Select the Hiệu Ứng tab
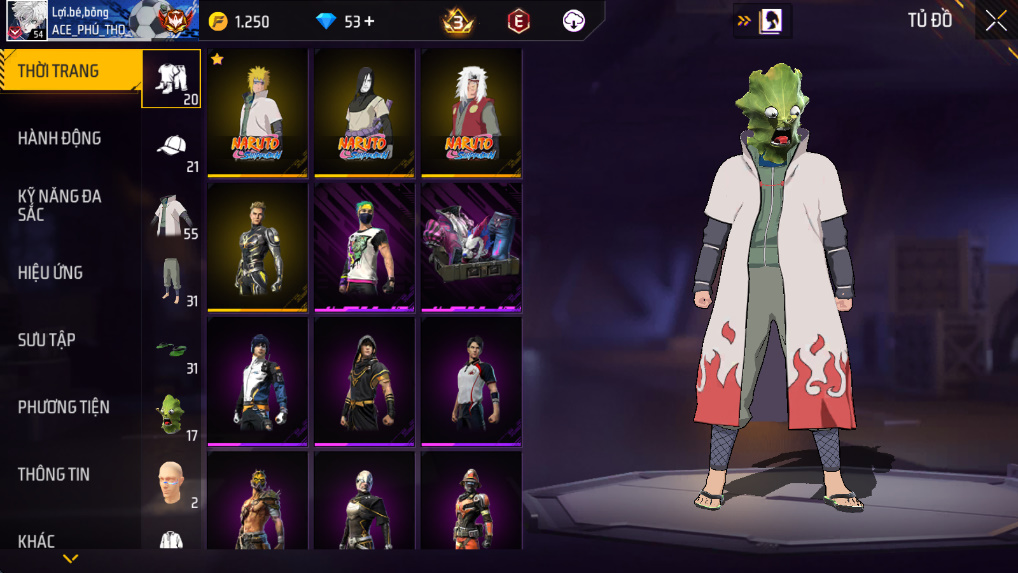 tap(50, 272)
